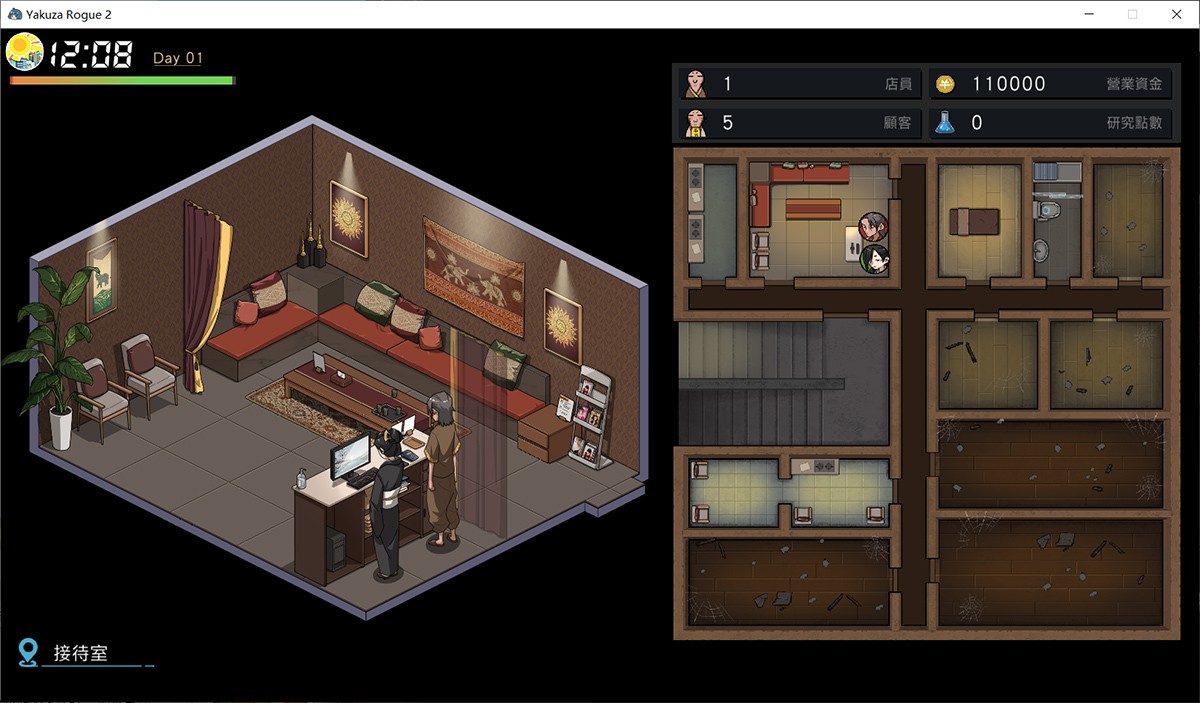Select the black-haired woman's portrait on the floor map

875,259
